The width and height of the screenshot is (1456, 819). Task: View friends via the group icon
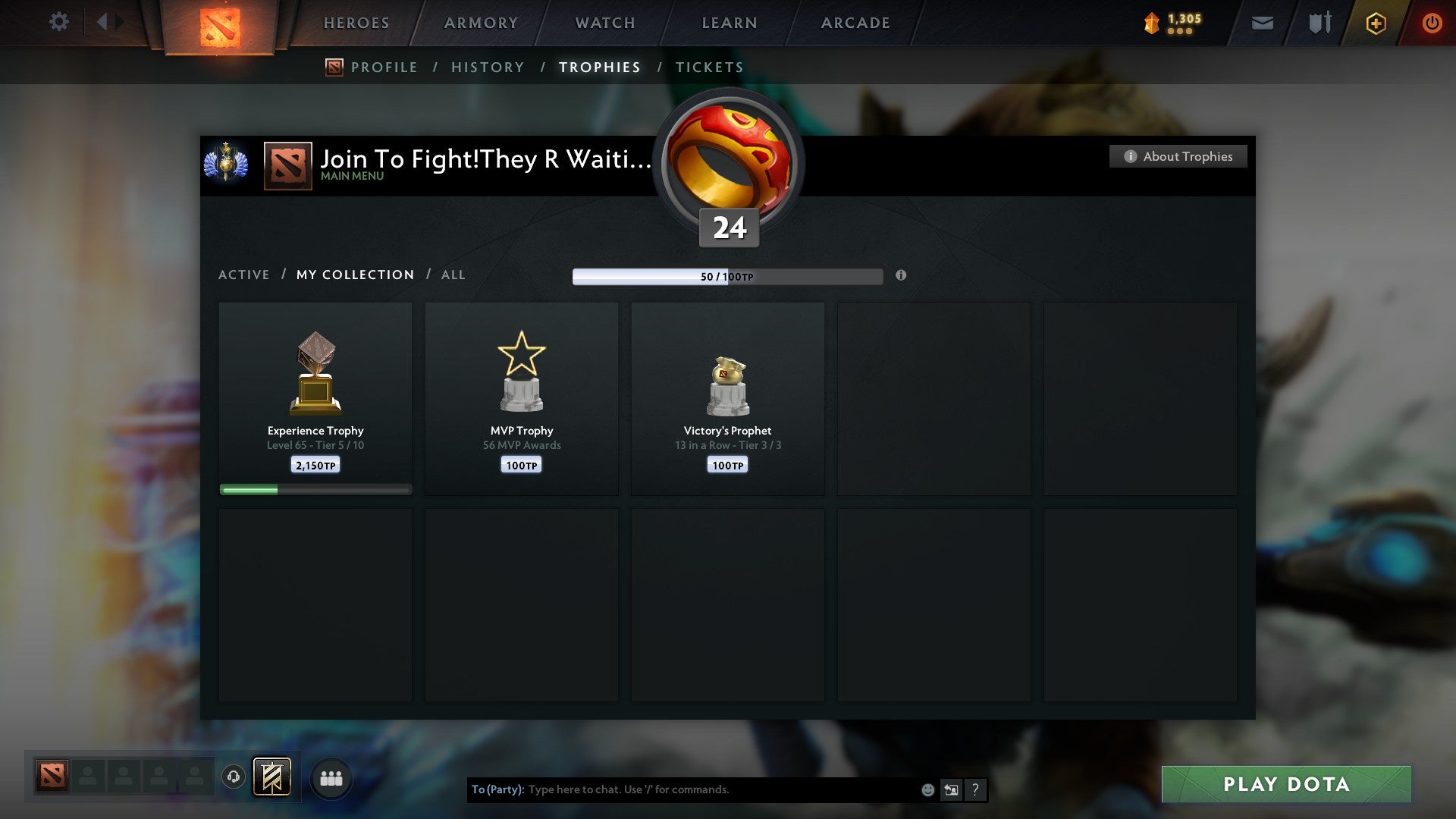pyautogui.click(x=331, y=777)
